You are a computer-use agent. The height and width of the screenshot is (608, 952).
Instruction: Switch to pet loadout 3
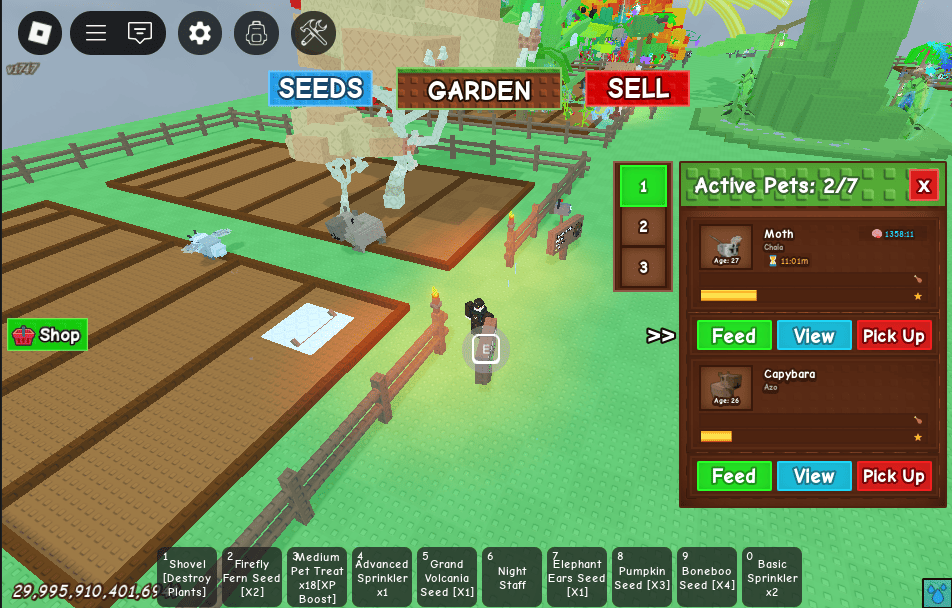643,267
